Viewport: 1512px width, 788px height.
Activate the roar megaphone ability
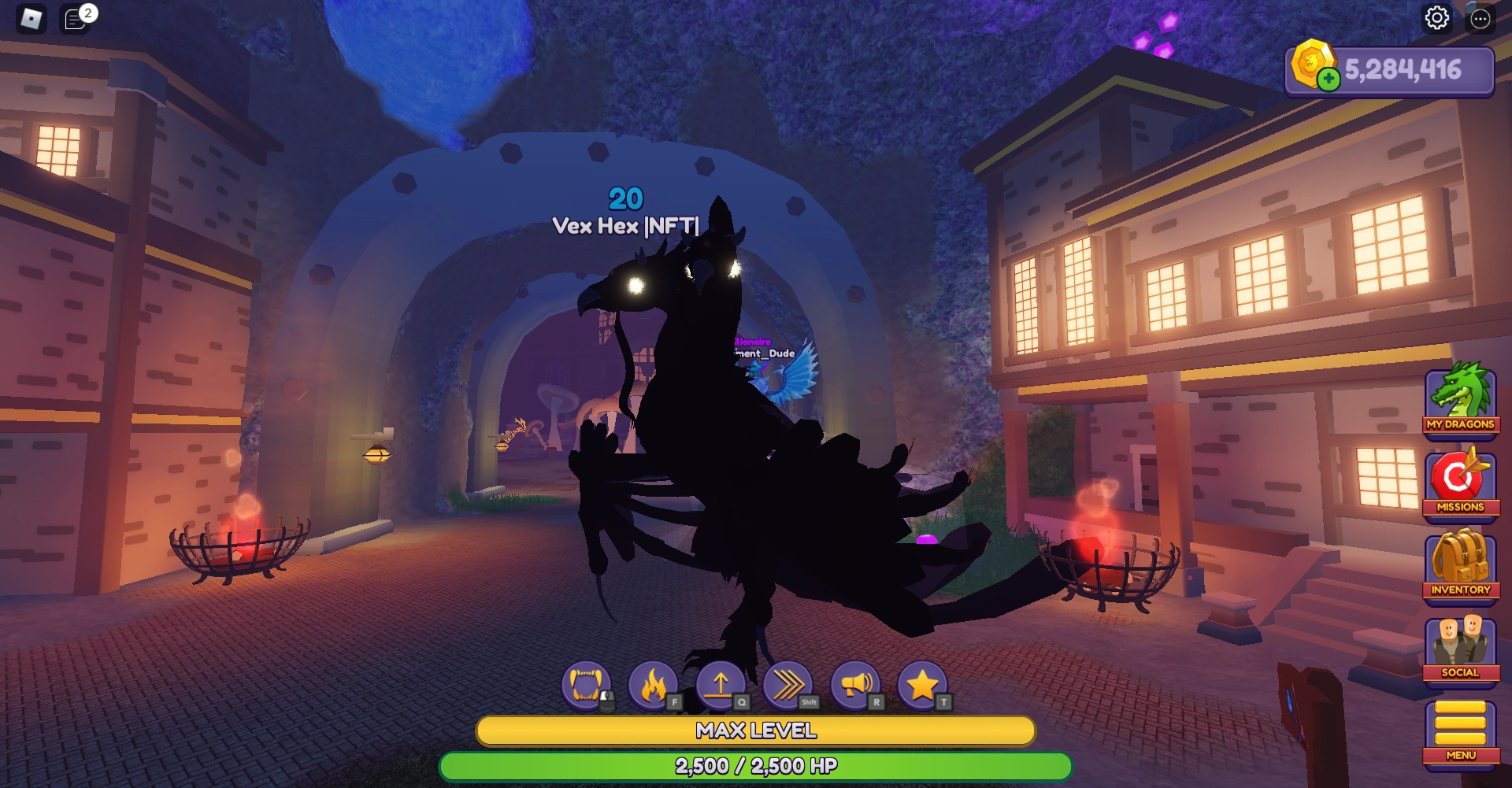(854, 684)
